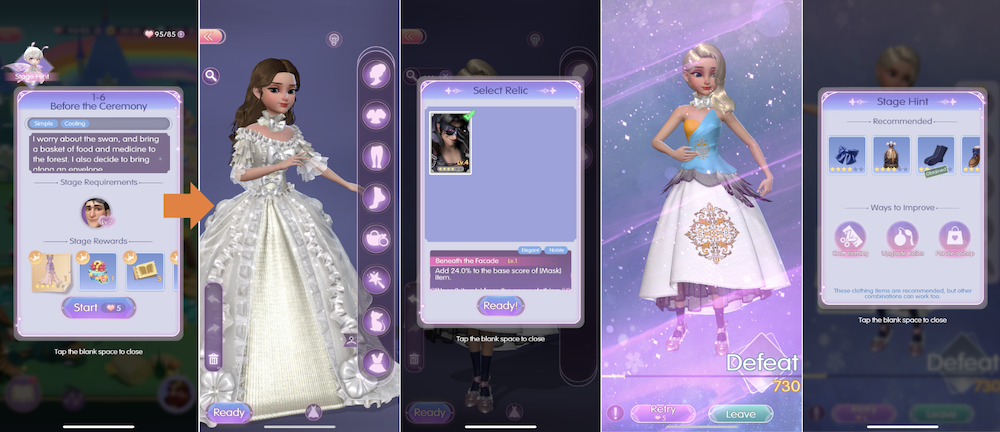Select the recommended dark socks item
1000x432 pixels.
point(933,156)
